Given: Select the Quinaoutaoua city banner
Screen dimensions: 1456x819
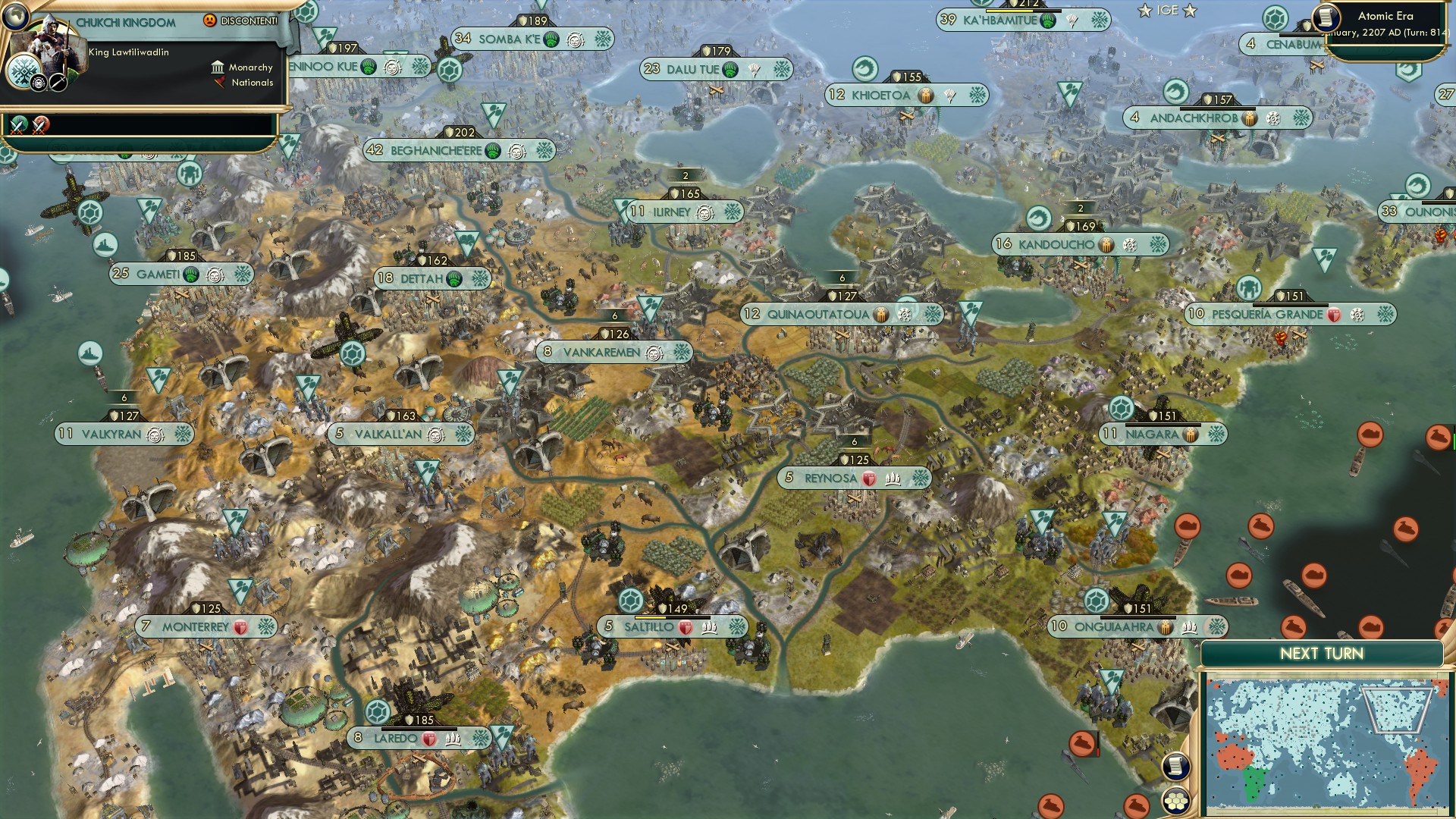Looking at the screenshot, I should coord(817,315).
